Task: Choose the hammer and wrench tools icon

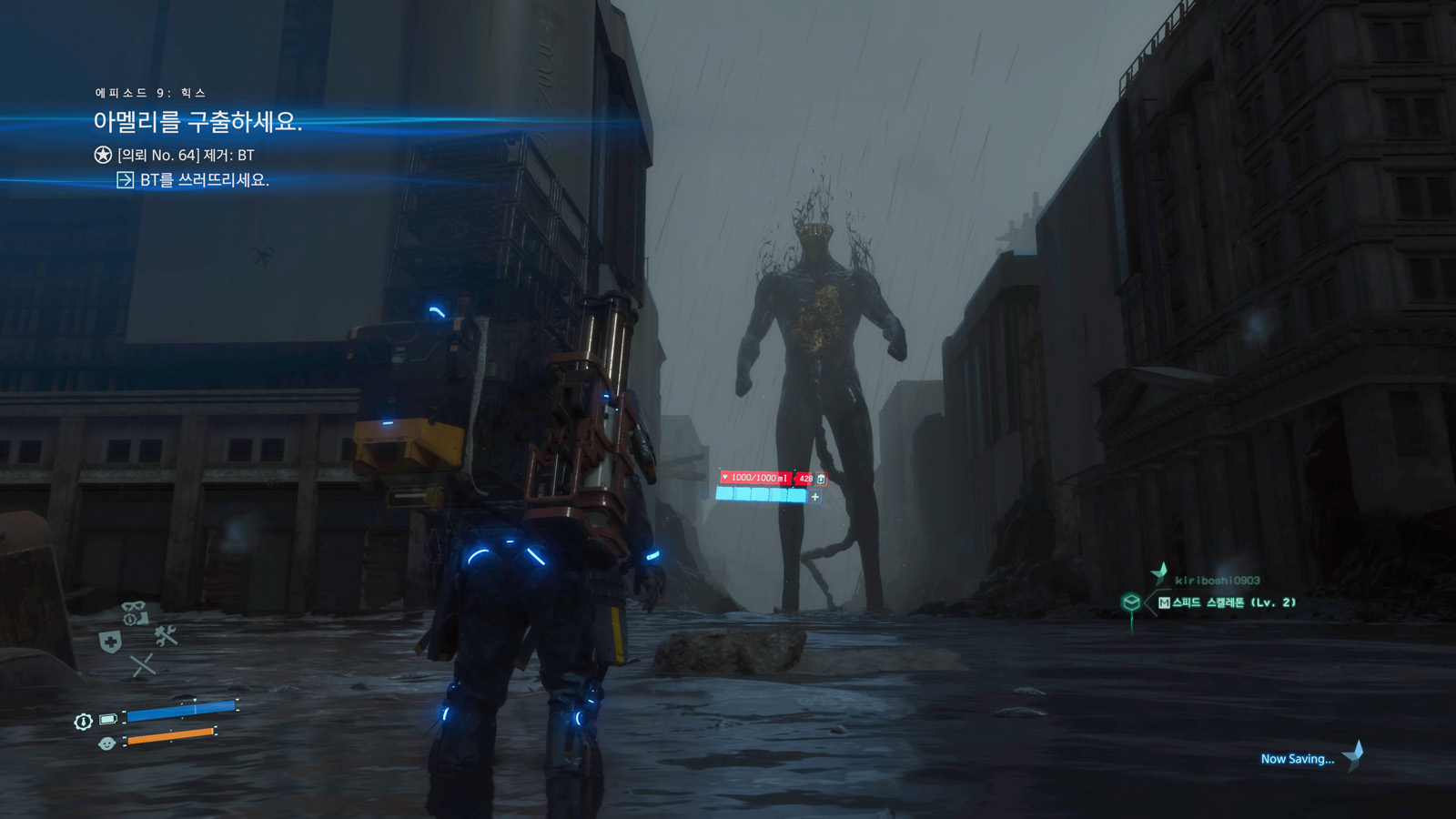Action: (166, 635)
